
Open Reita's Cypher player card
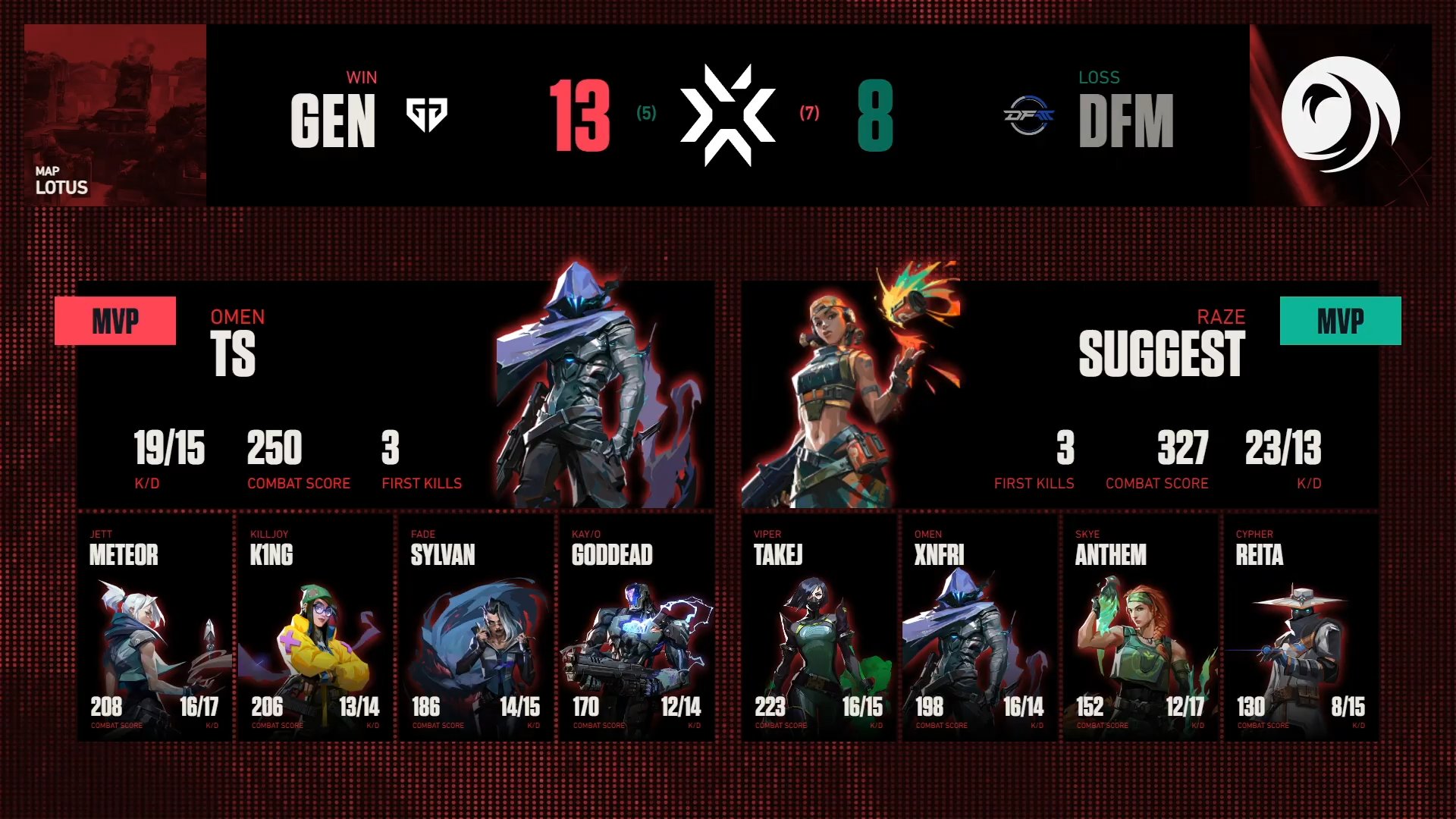tap(1301, 628)
